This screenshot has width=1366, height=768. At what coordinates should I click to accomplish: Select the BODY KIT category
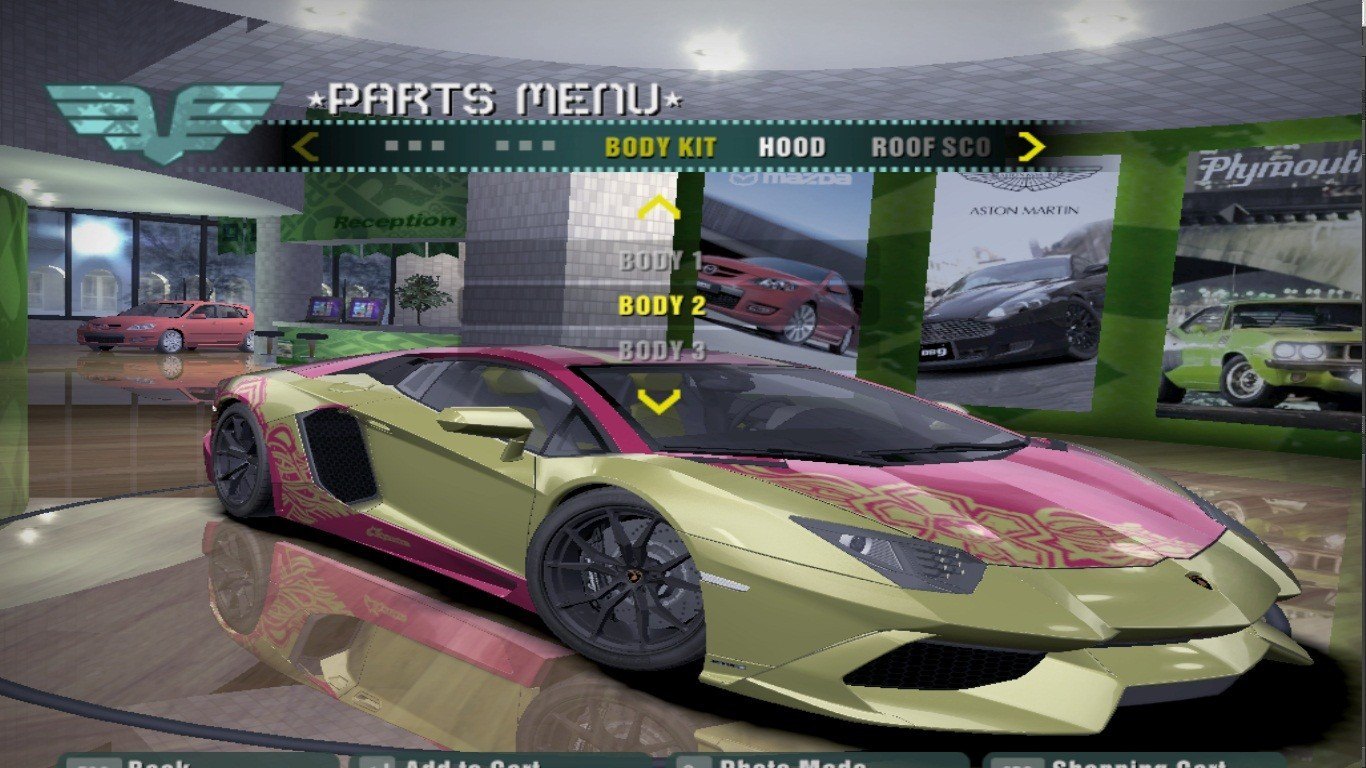660,148
